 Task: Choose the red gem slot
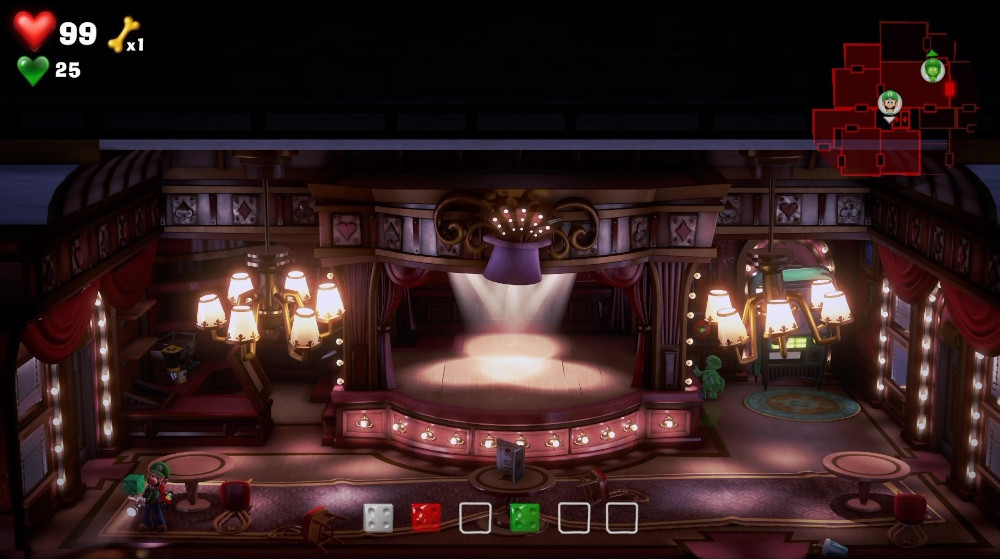click(426, 517)
